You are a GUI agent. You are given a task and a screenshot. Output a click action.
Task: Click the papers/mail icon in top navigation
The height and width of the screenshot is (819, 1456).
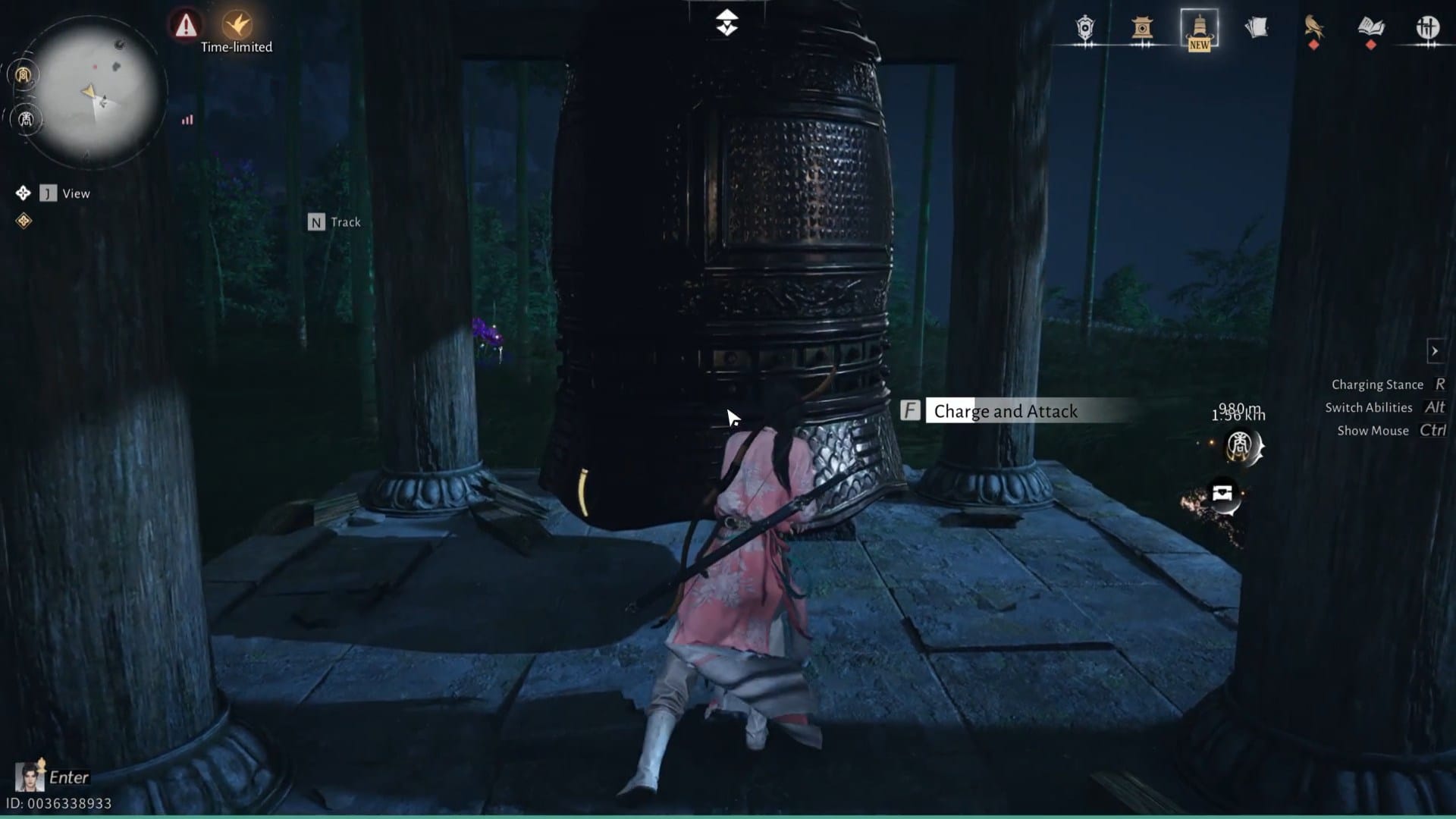tap(1257, 27)
